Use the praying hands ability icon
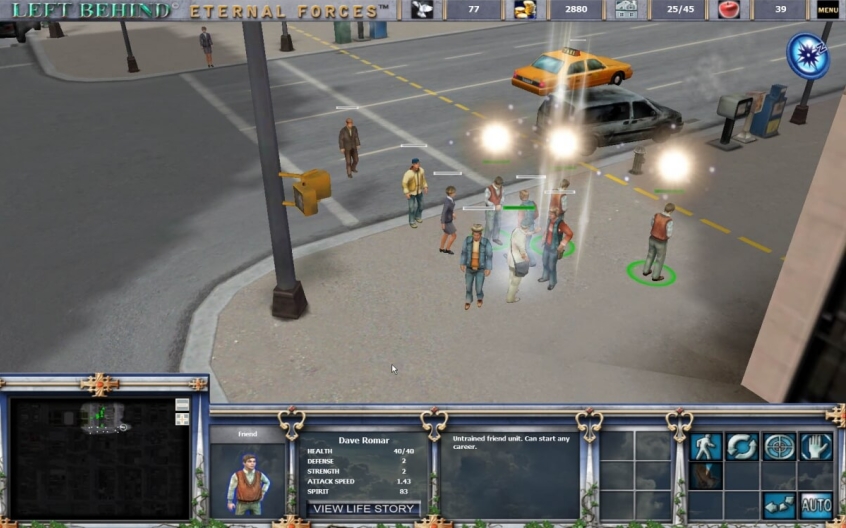846x528 pixels. [705, 476]
